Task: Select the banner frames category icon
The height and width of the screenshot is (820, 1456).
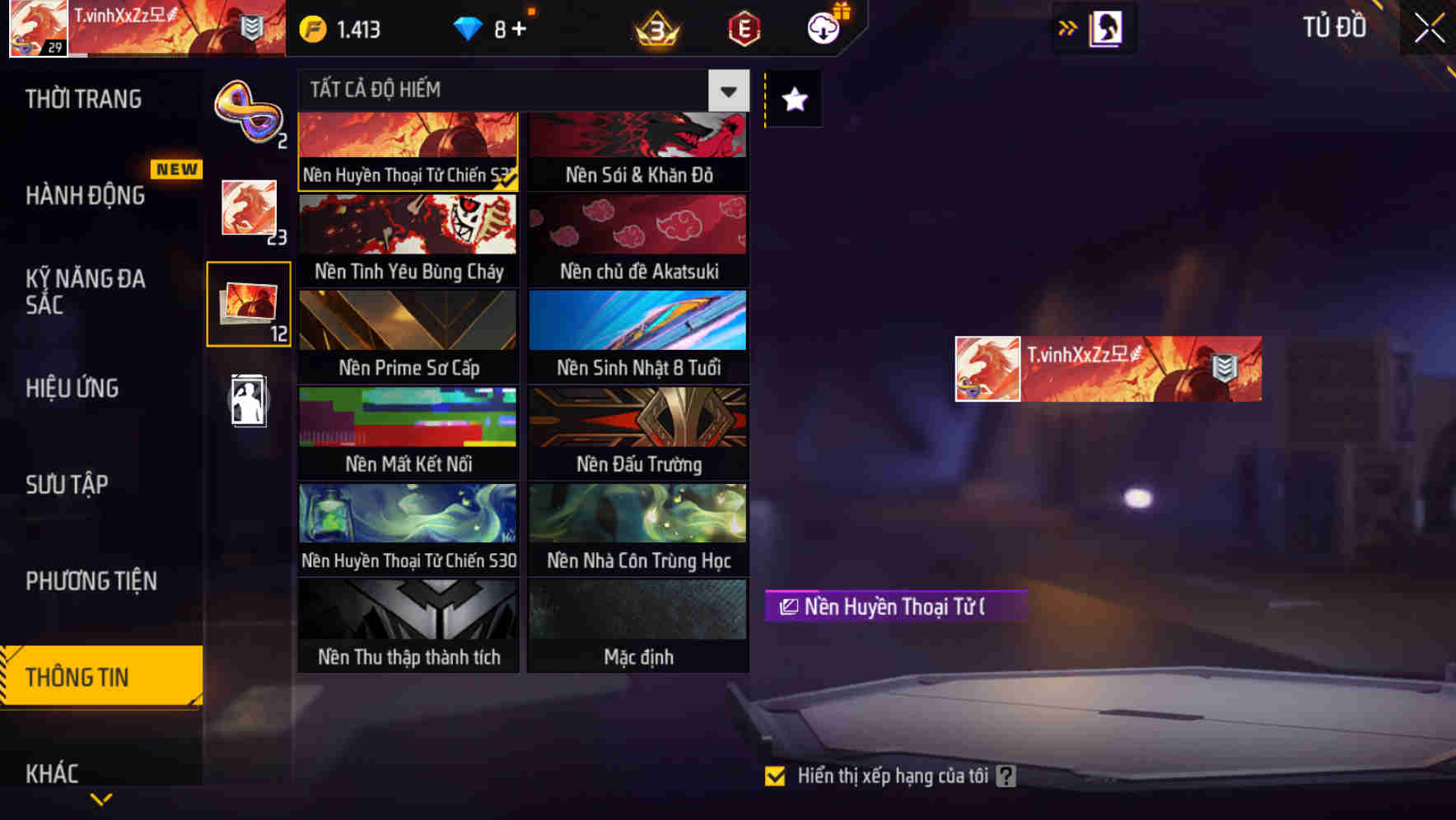Action: pyautogui.click(x=248, y=305)
